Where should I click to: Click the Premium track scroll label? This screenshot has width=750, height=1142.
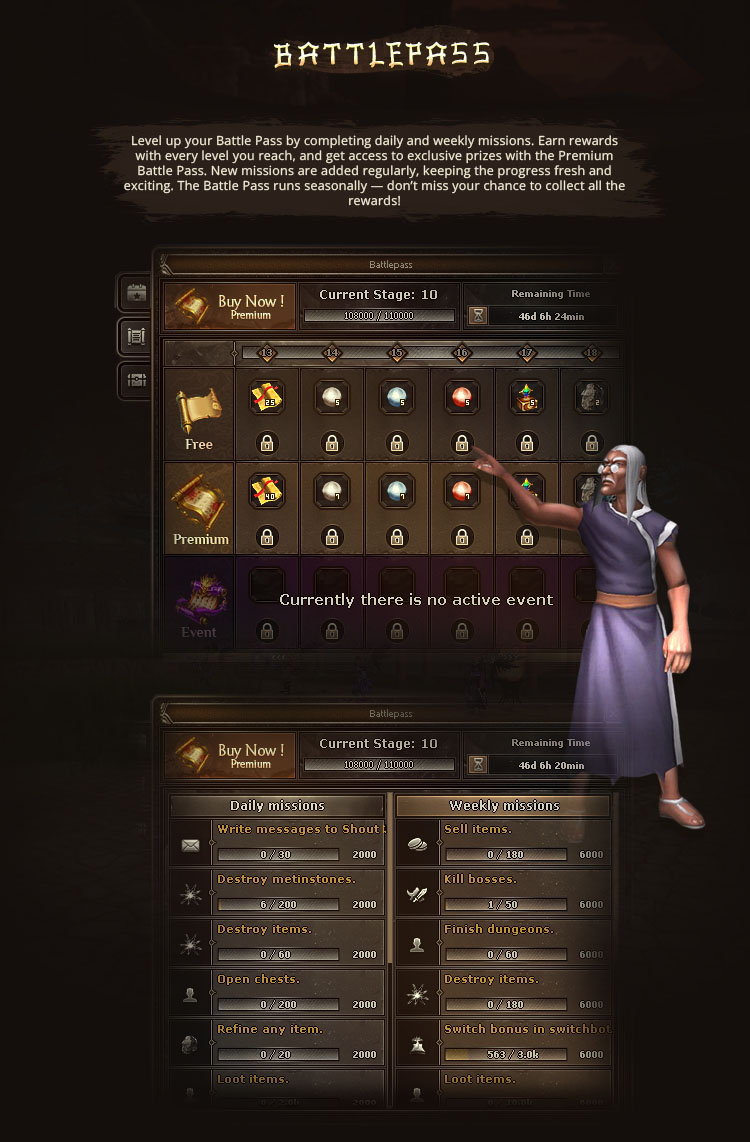click(200, 509)
